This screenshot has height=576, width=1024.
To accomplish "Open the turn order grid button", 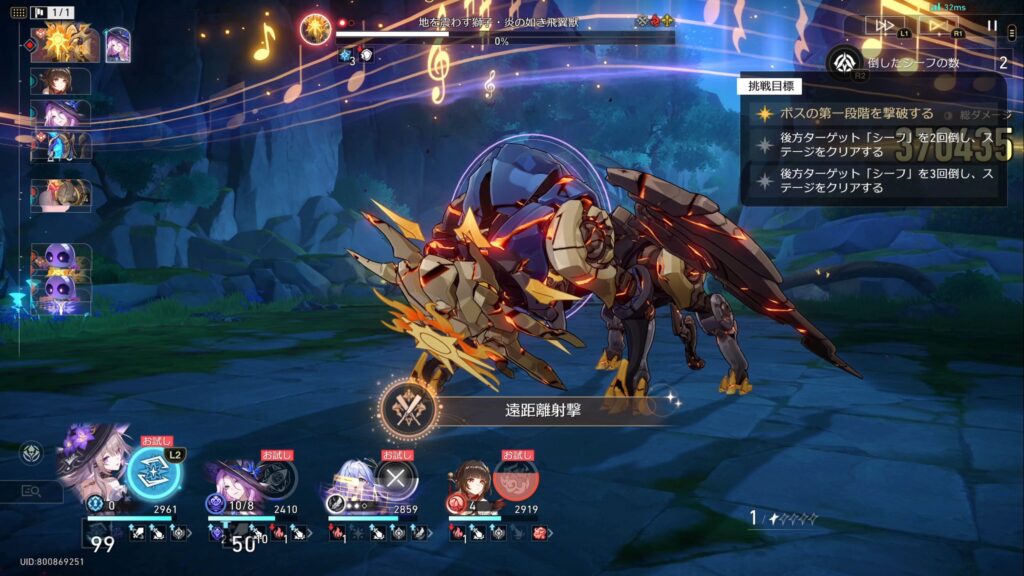I will [20, 13].
